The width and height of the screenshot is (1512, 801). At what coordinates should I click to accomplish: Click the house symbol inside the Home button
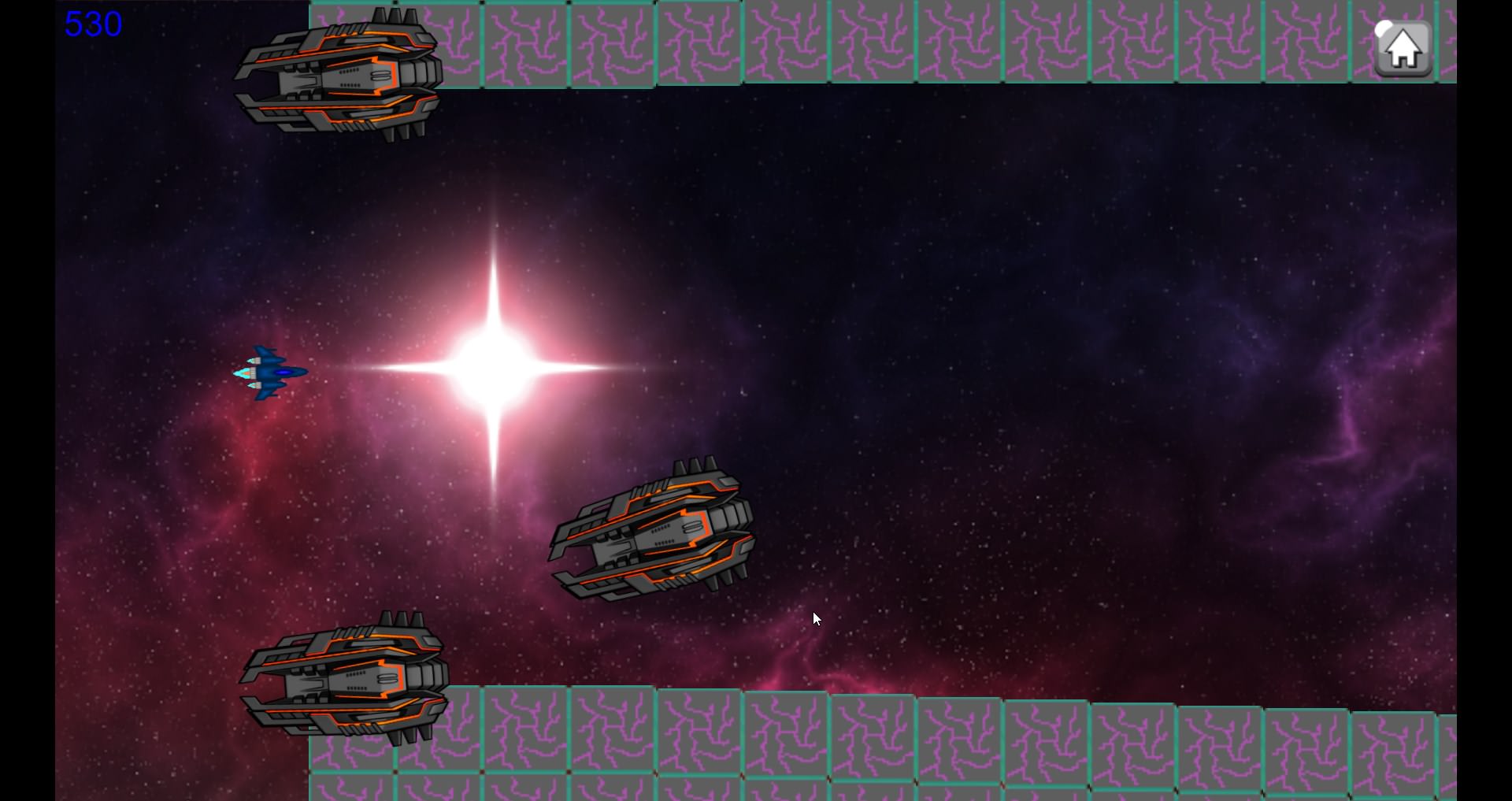(1404, 50)
